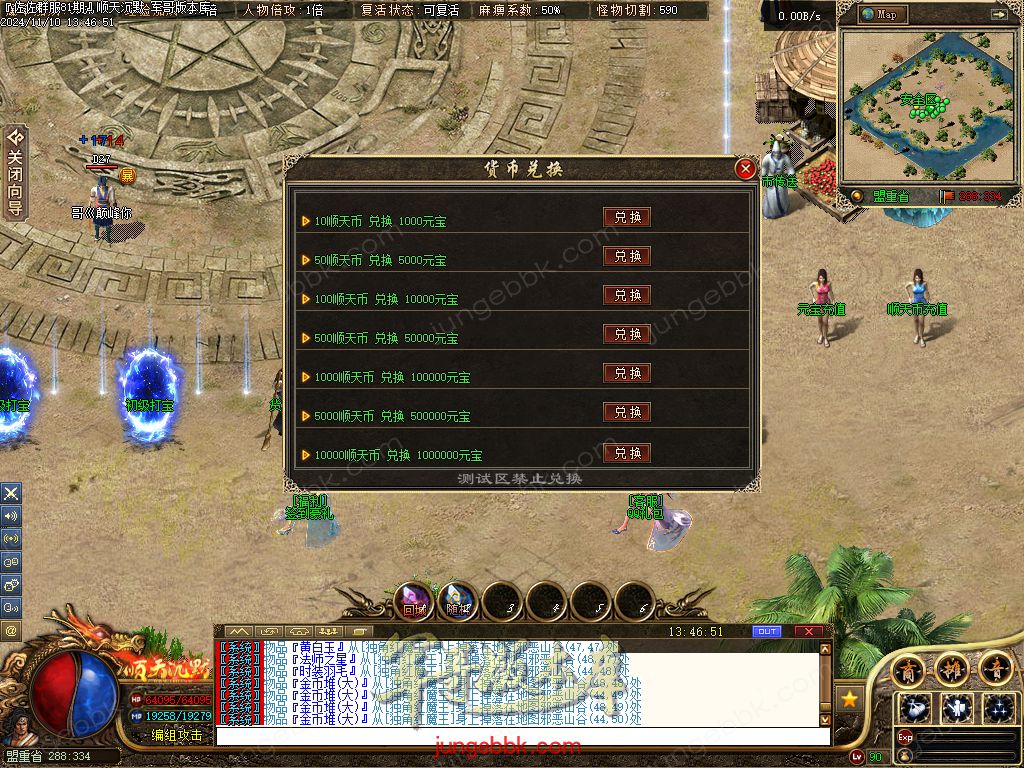
Task: Toggle the speaker sound icon on left sidebar
Action: pyautogui.click(x=11, y=516)
